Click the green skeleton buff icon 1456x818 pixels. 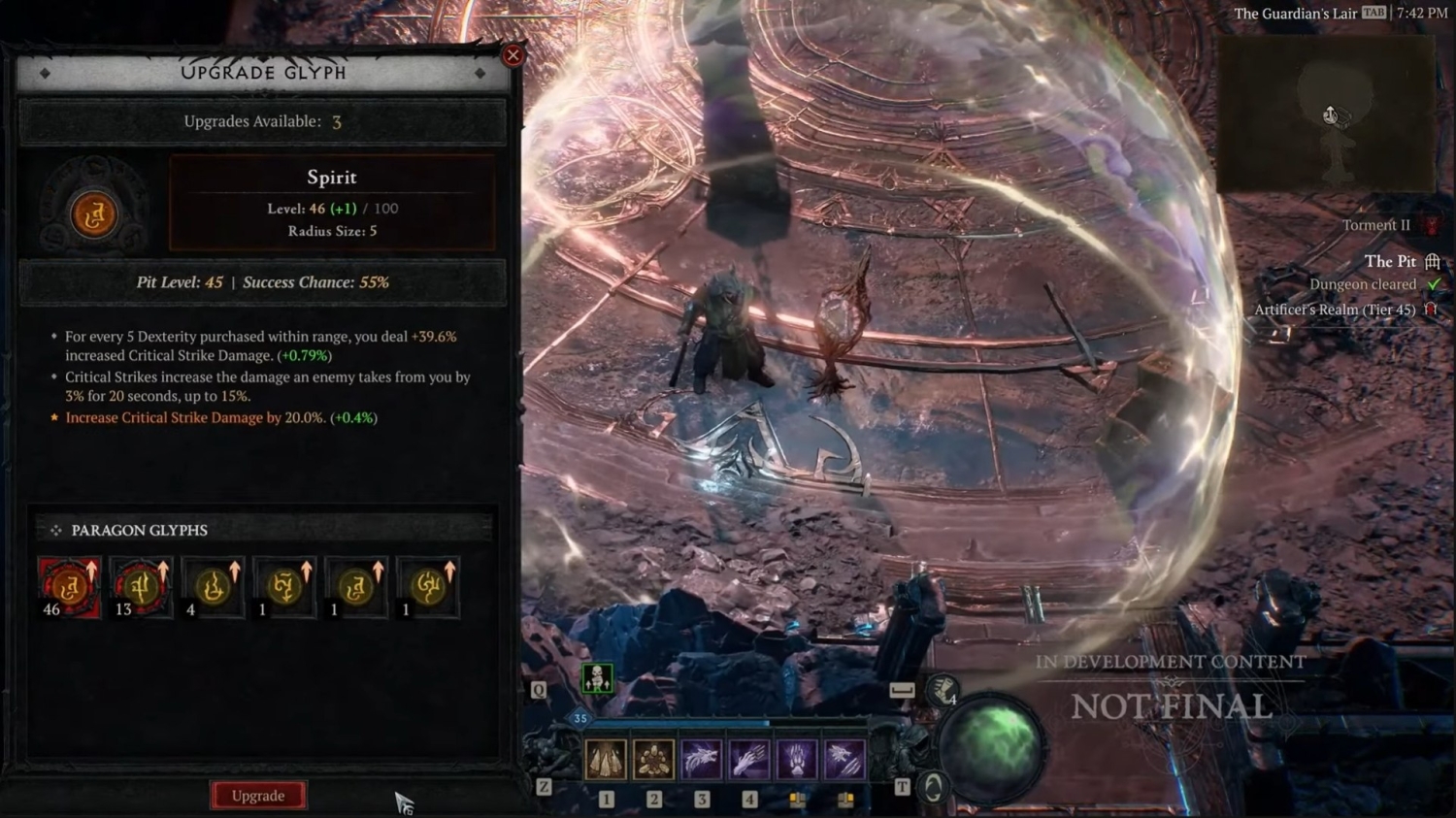point(597,678)
